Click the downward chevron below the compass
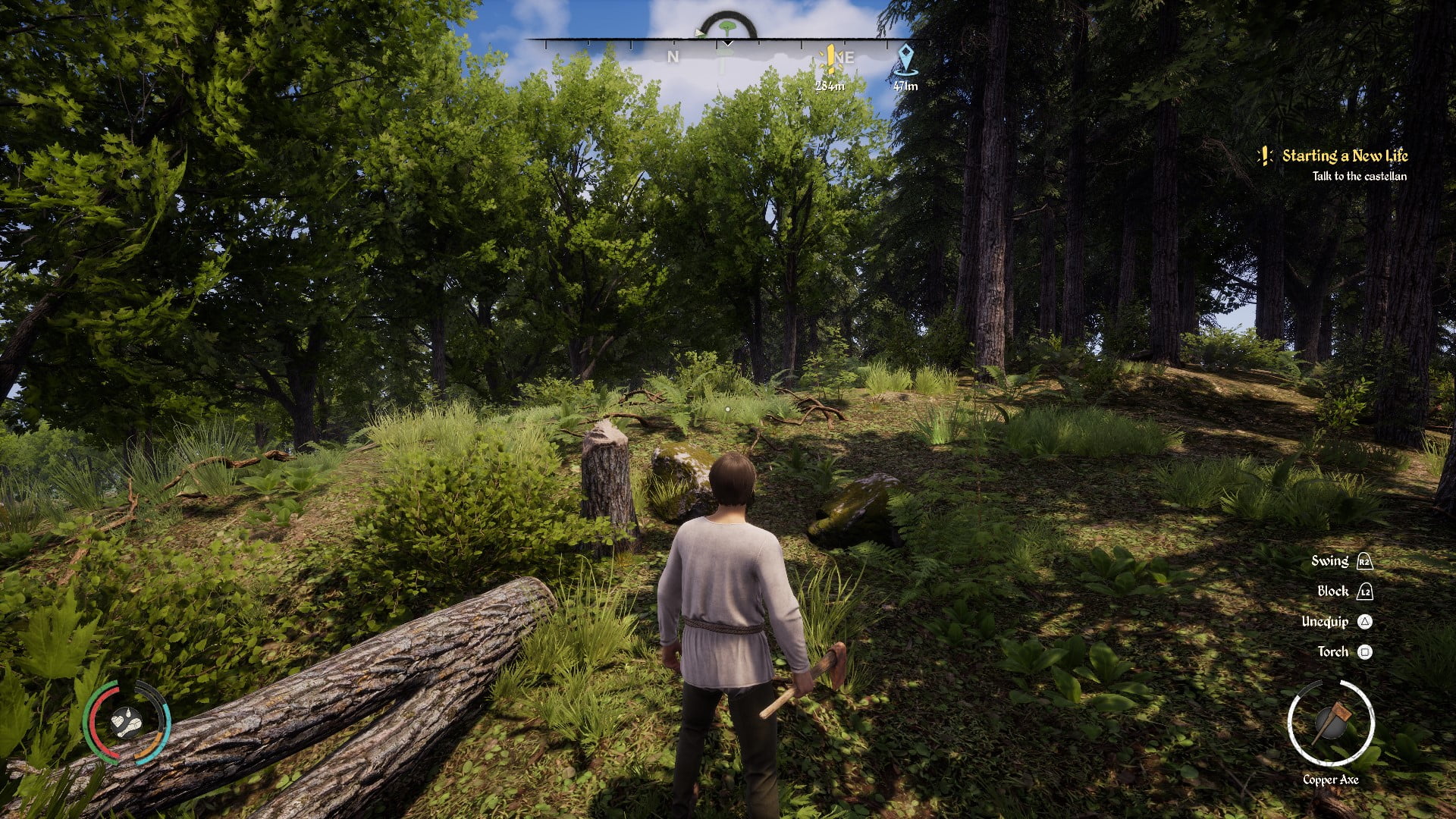This screenshot has width=1456, height=819. pyautogui.click(x=726, y=43)
